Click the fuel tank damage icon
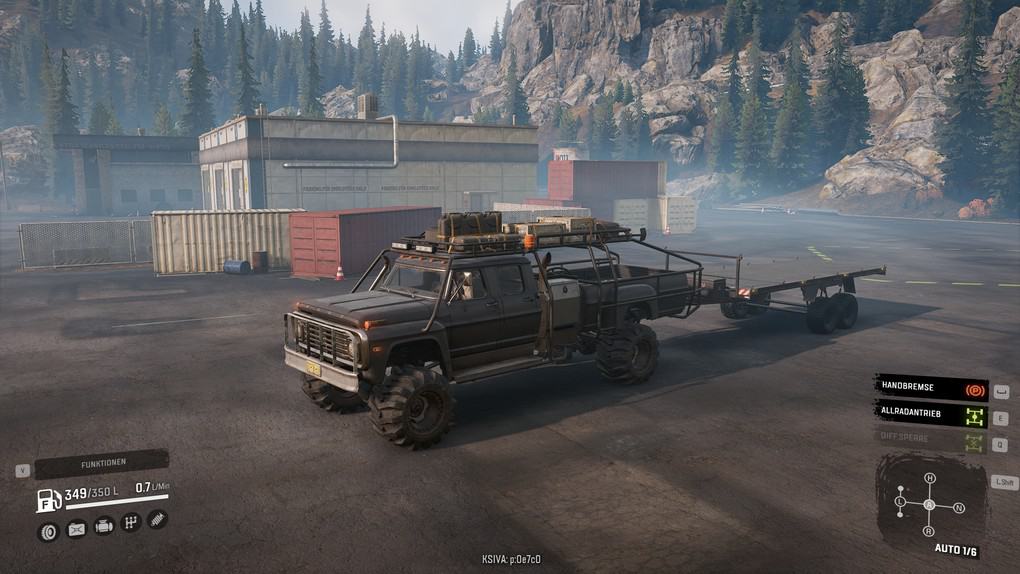The image size is (1020, 574). [76, 530]
